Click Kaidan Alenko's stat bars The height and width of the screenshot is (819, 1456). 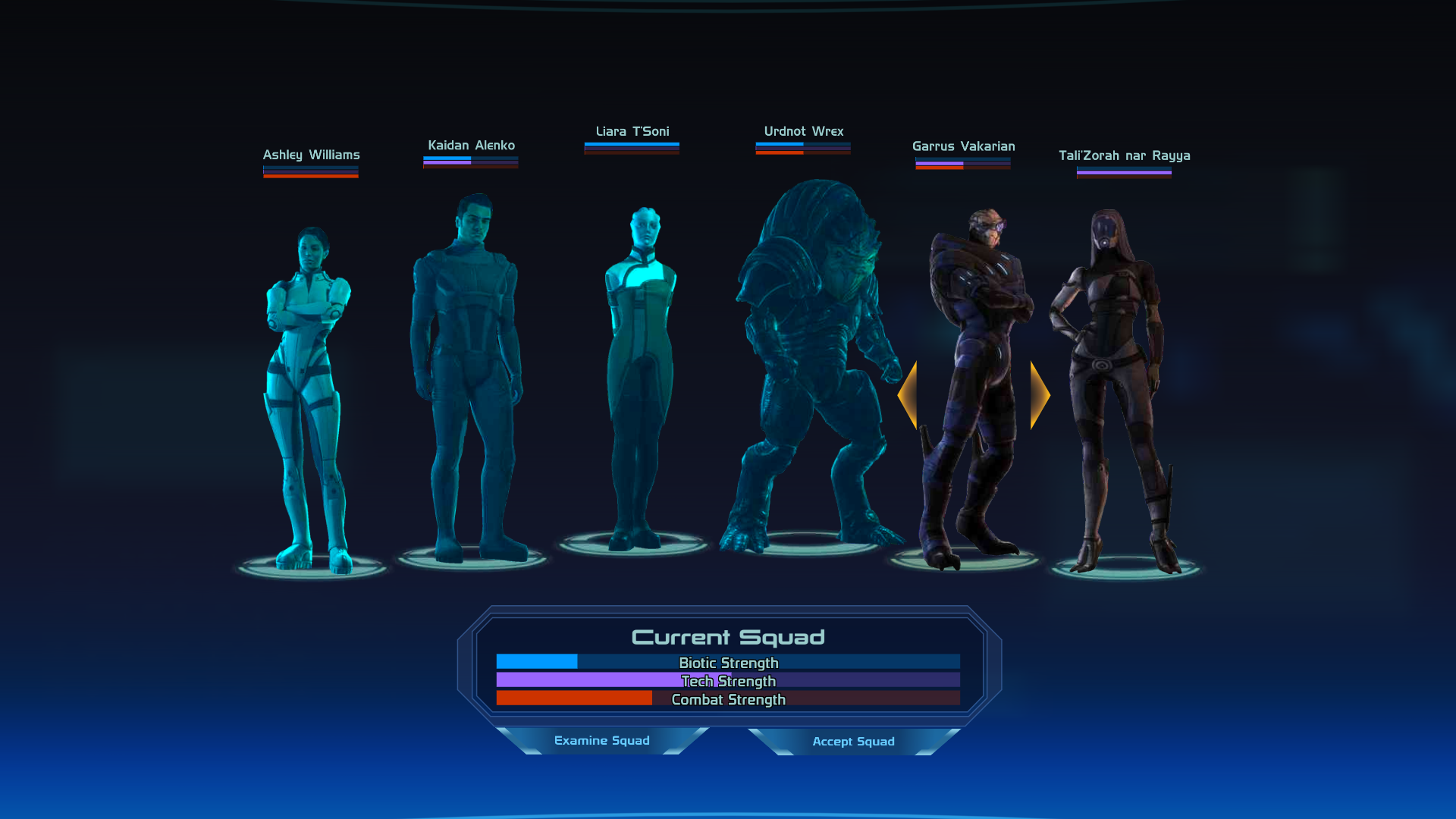pyautogui.click(x=469, y=161)
